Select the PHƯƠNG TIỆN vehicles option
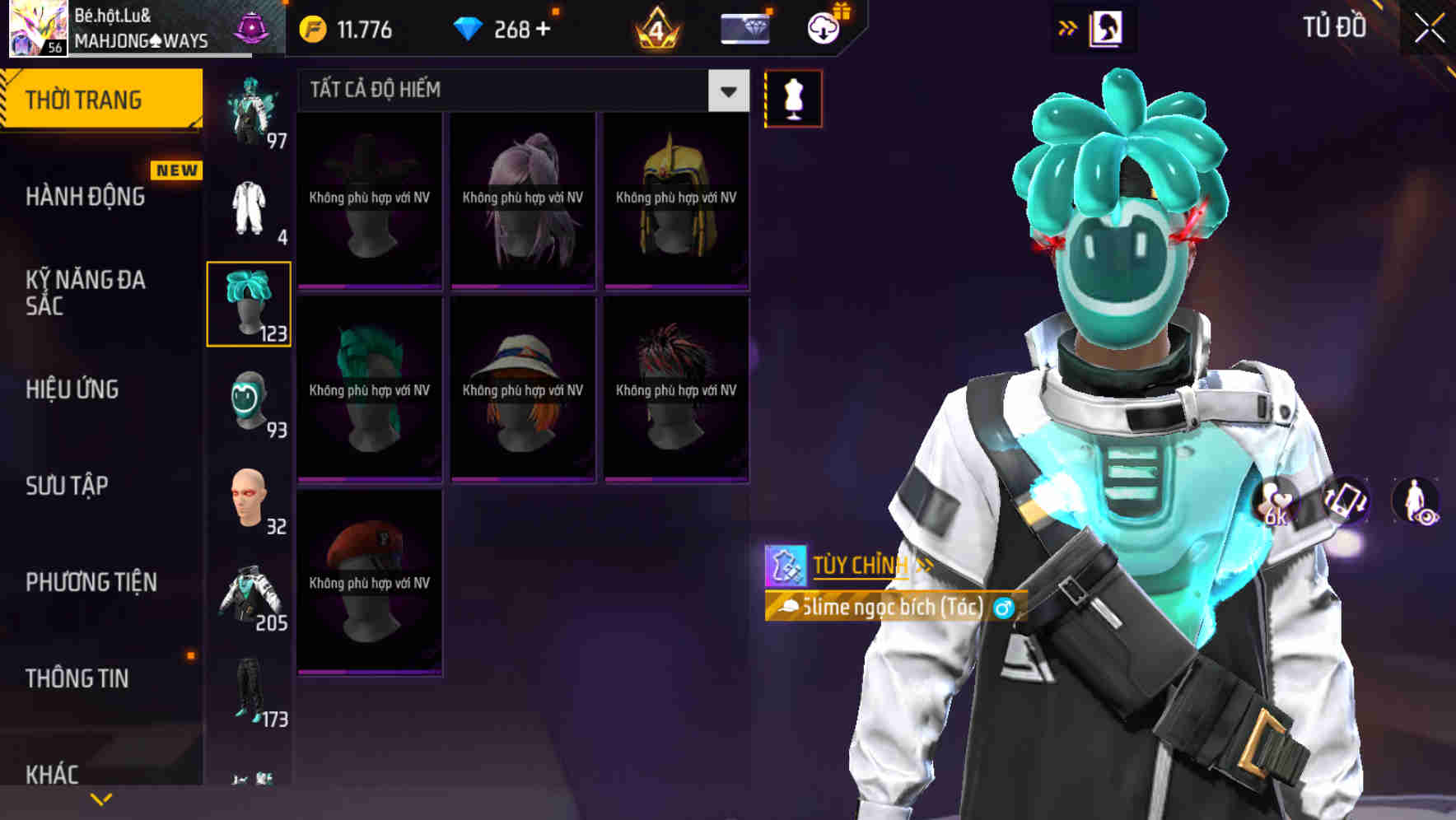Screen dimensions: 1456x820 point(89,582)
